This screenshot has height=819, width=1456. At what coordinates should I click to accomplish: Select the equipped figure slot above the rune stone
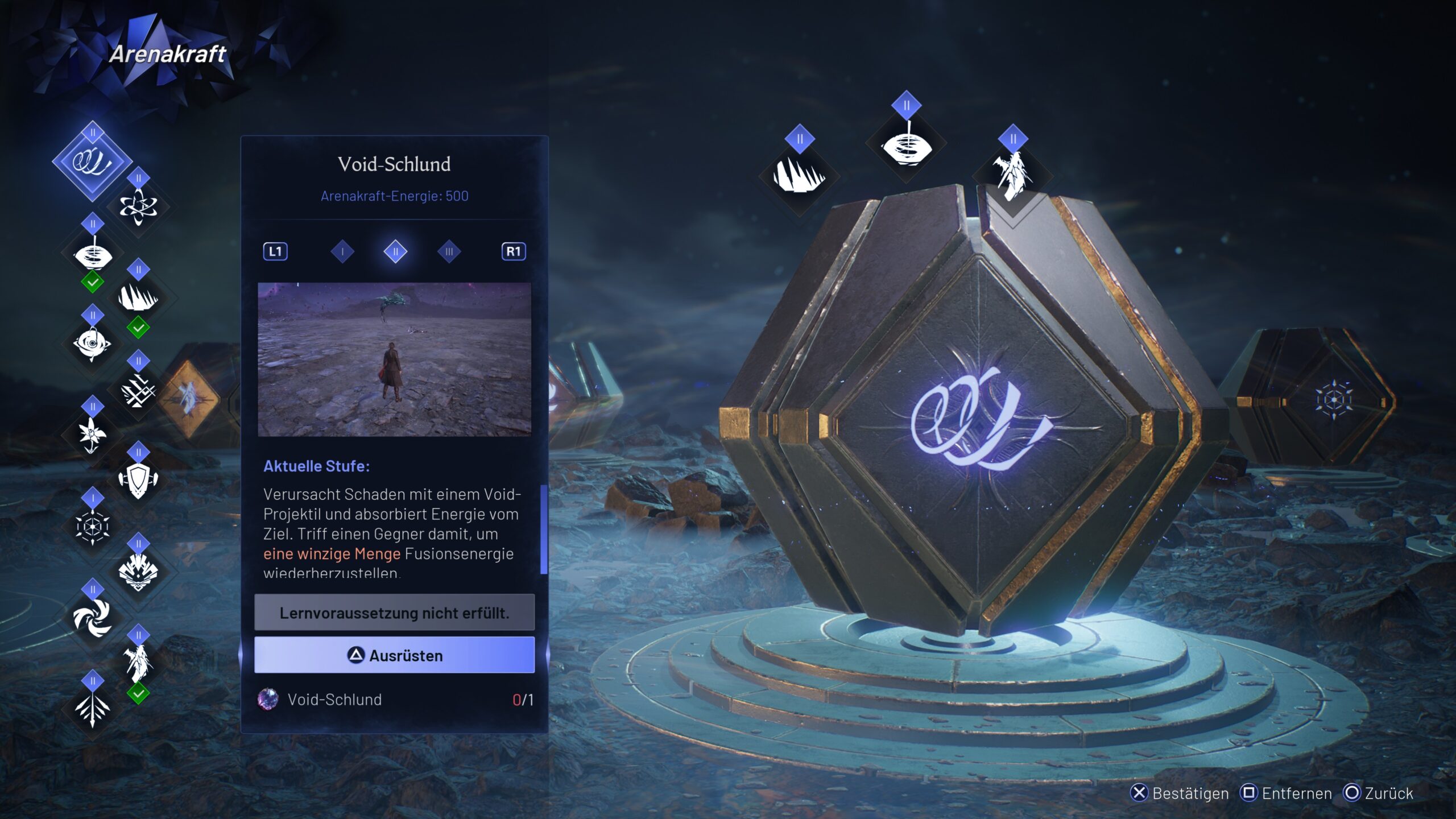pos(1012,175)
